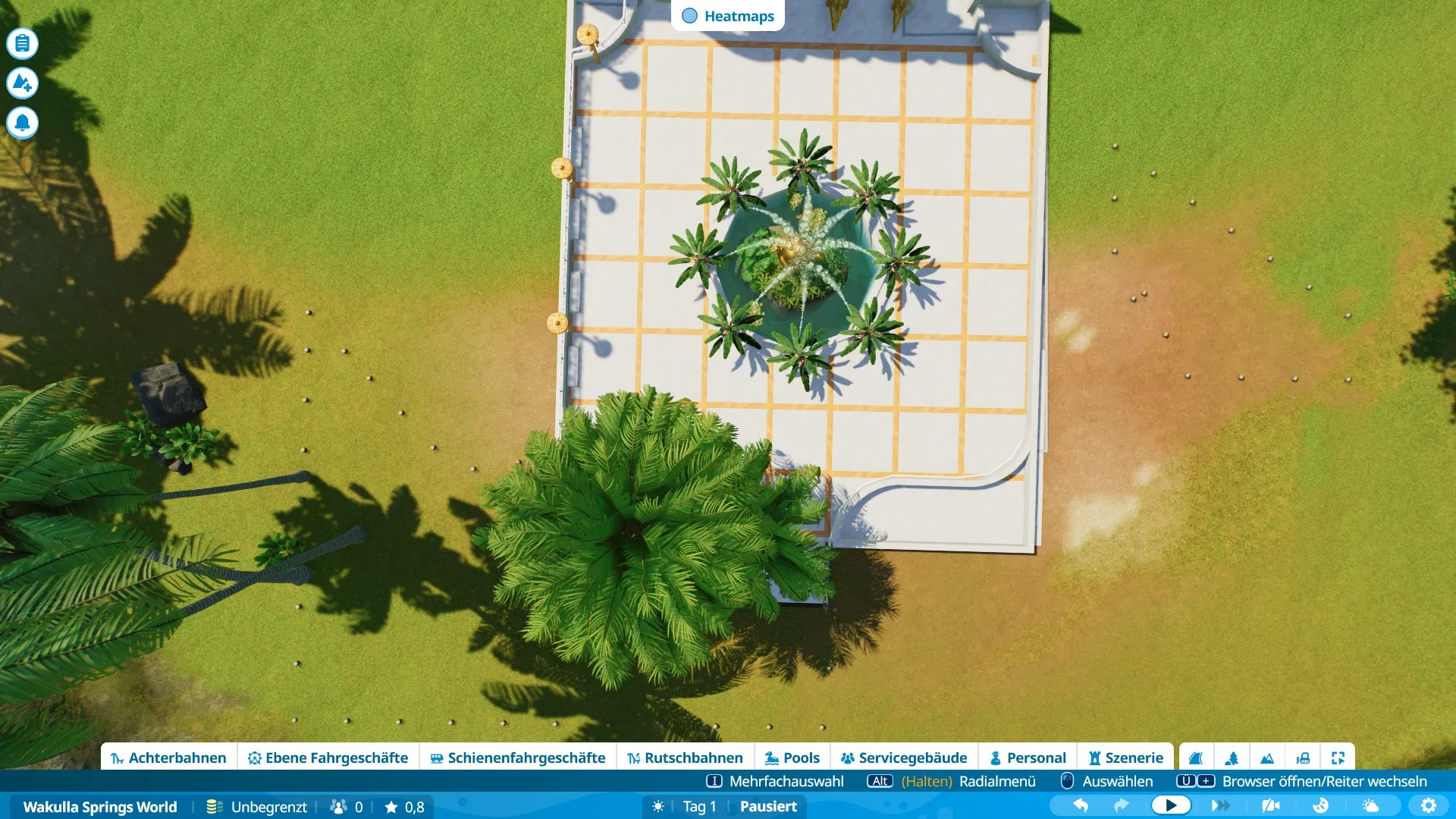Select the Schienenfahrgeschäfte category
This screenshot has width=1456, height=819.
pyautogui.click(x=517, y=758)
